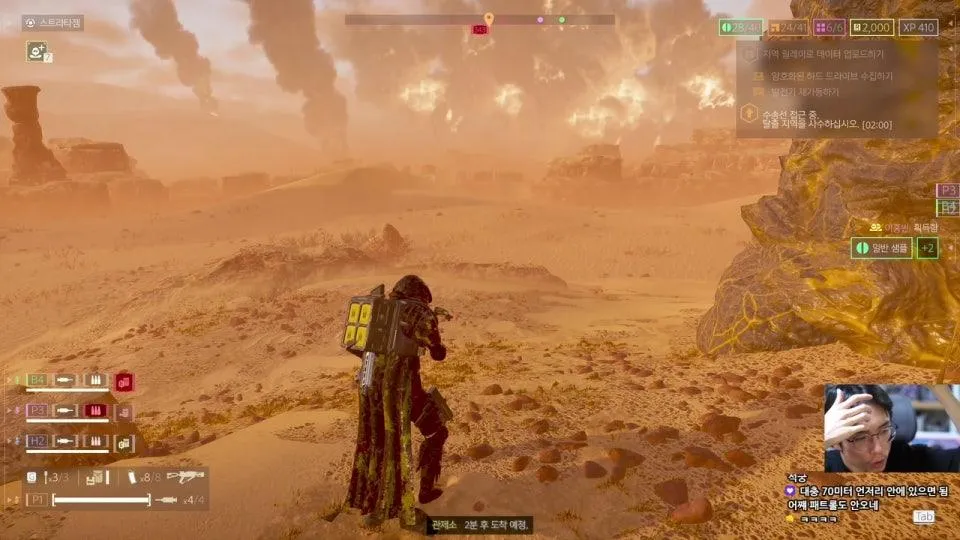Select the H2 squad member tag

(x=37, y=440)
